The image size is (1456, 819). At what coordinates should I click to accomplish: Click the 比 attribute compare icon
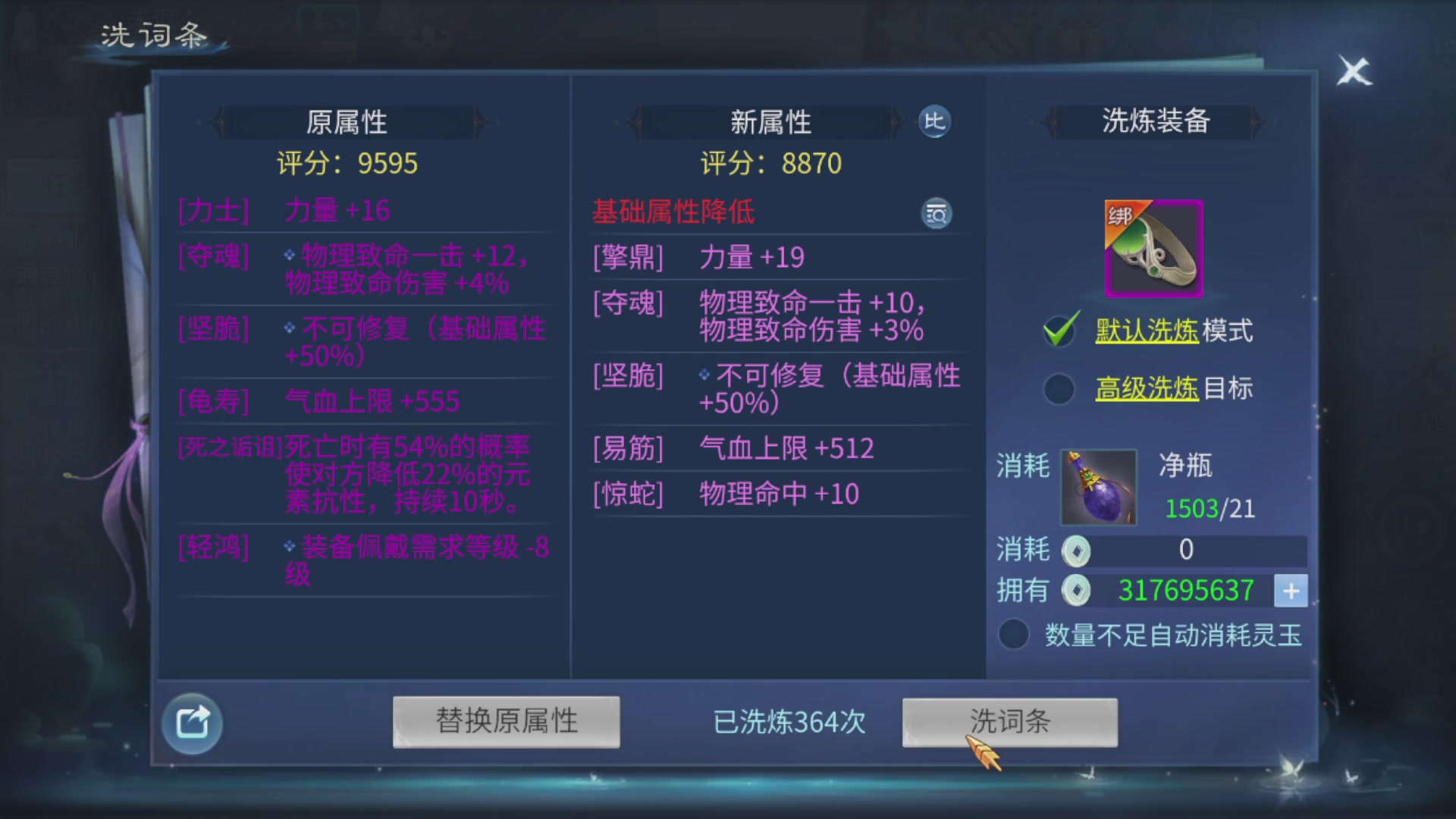[935, 122]
